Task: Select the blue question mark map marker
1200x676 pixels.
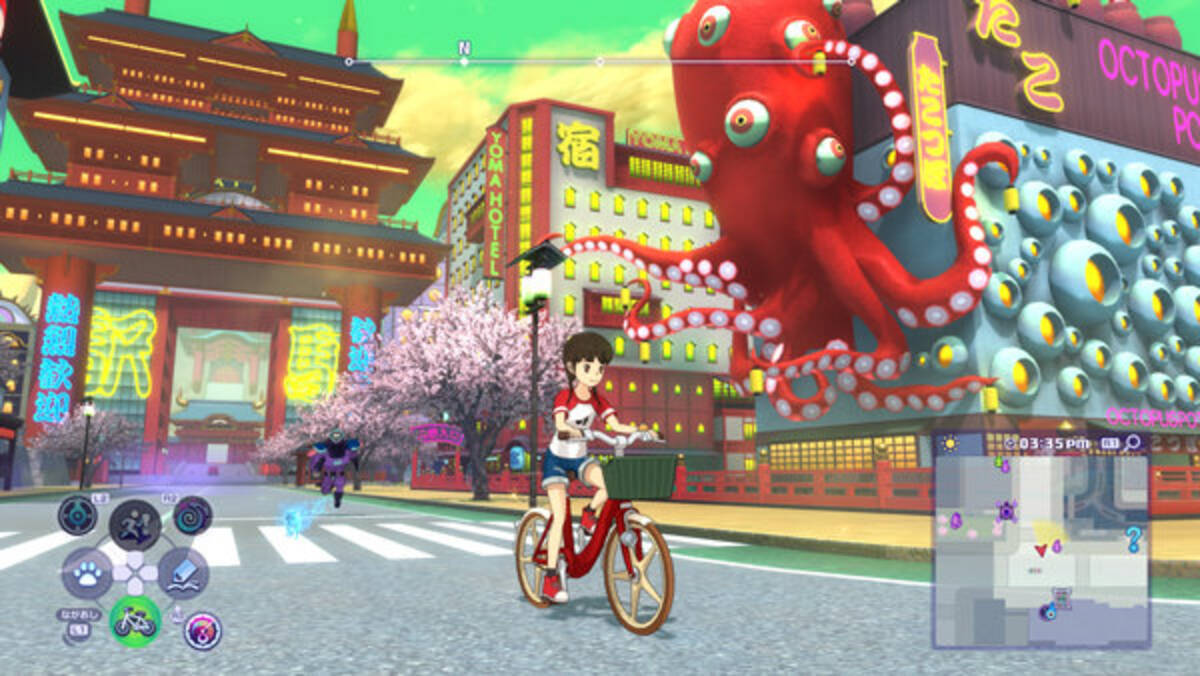Action: 1133,541
